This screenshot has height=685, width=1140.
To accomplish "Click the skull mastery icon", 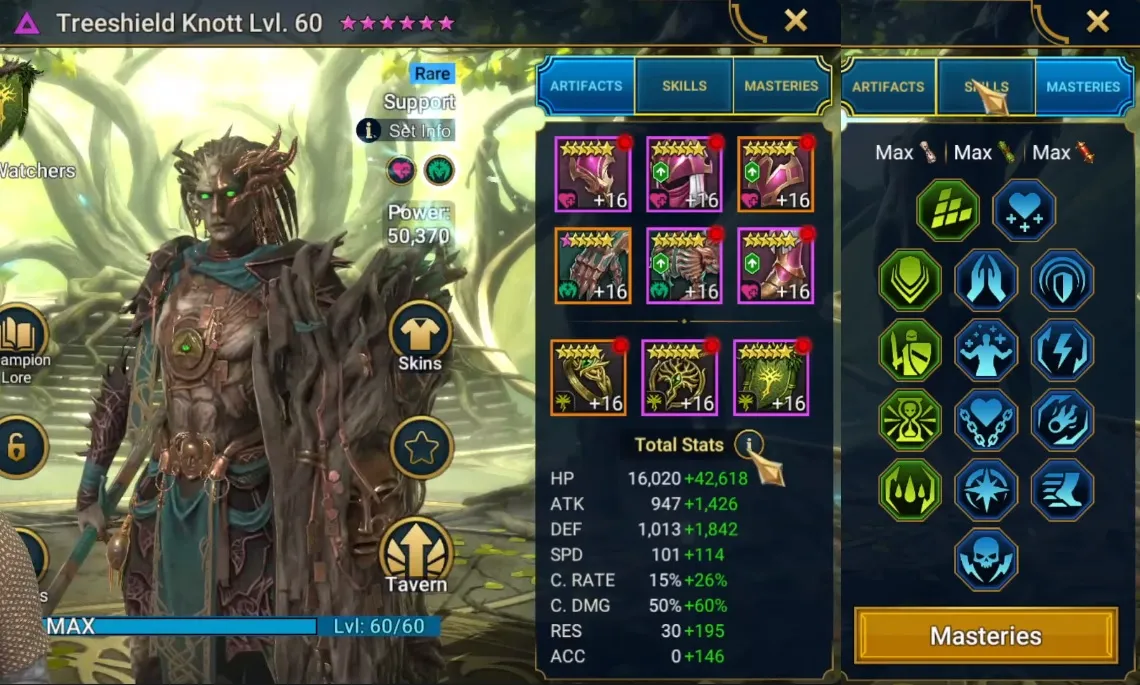I will 986,560.
